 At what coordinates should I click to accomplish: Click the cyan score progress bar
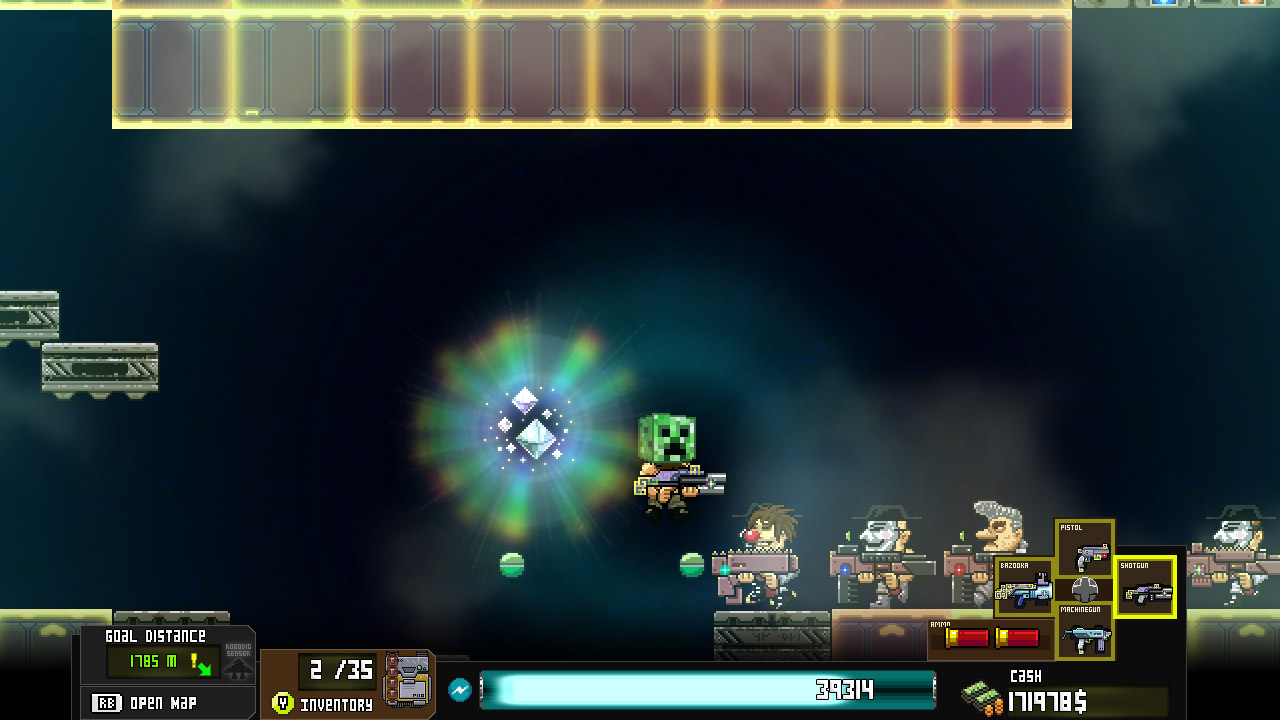[x=707, y=689]
